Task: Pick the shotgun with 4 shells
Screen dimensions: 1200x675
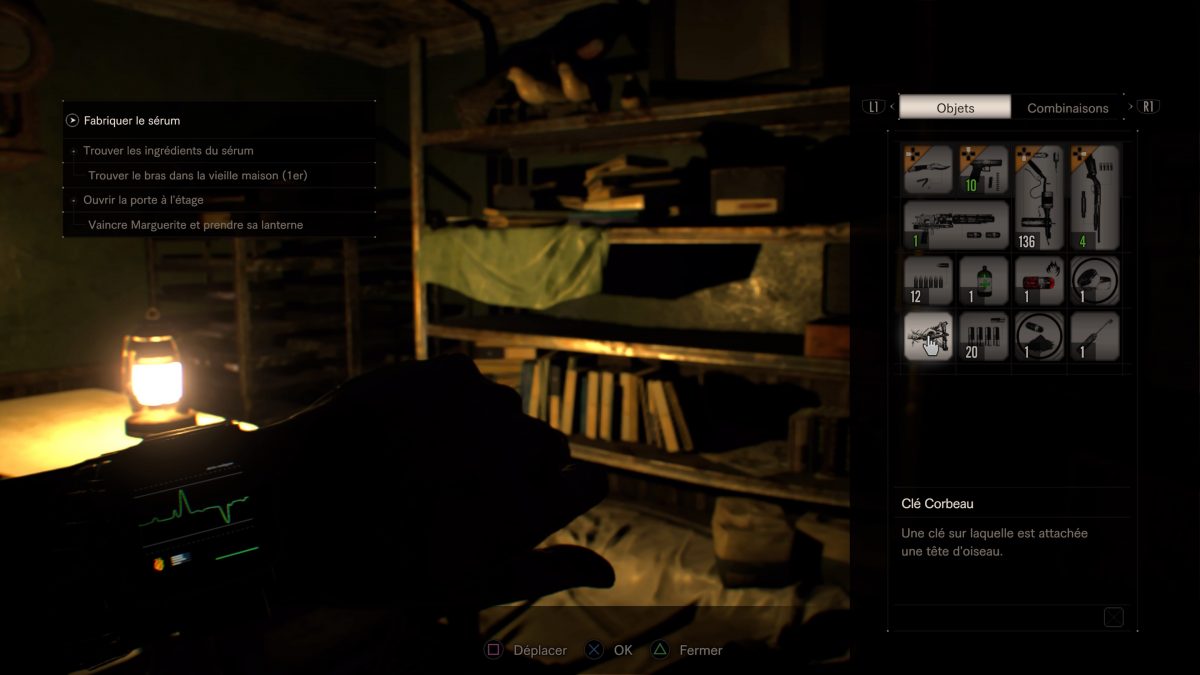Action: [1095, 197]
